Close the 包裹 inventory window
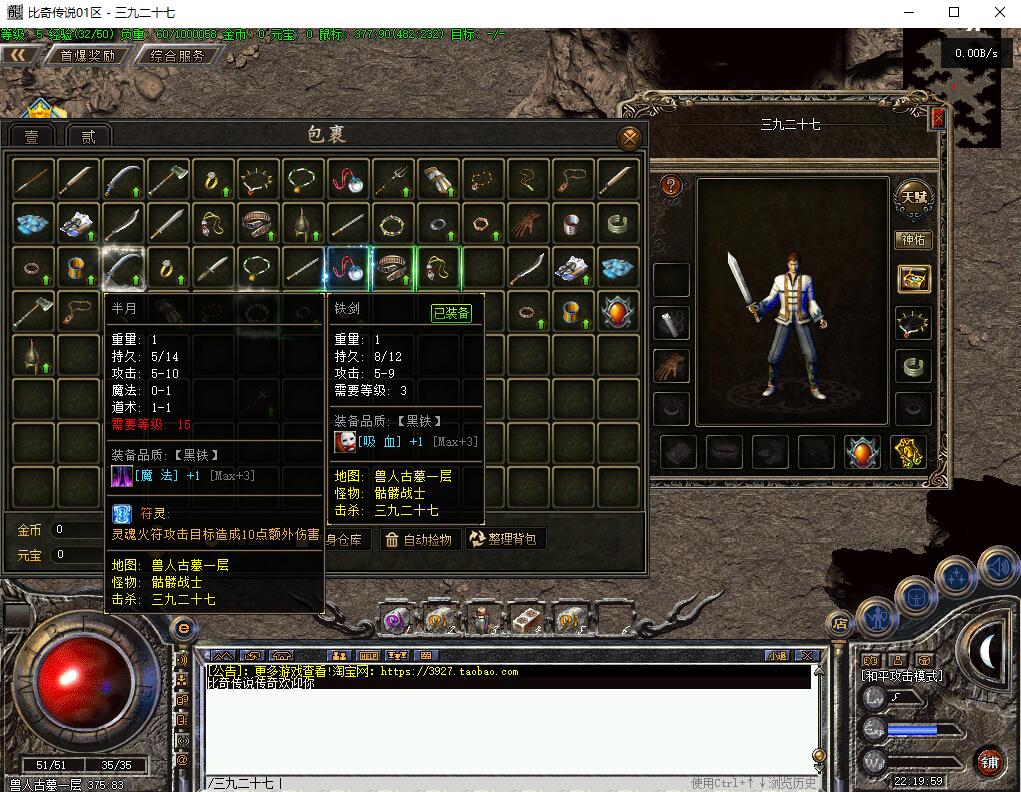 (x=629, y=138)
